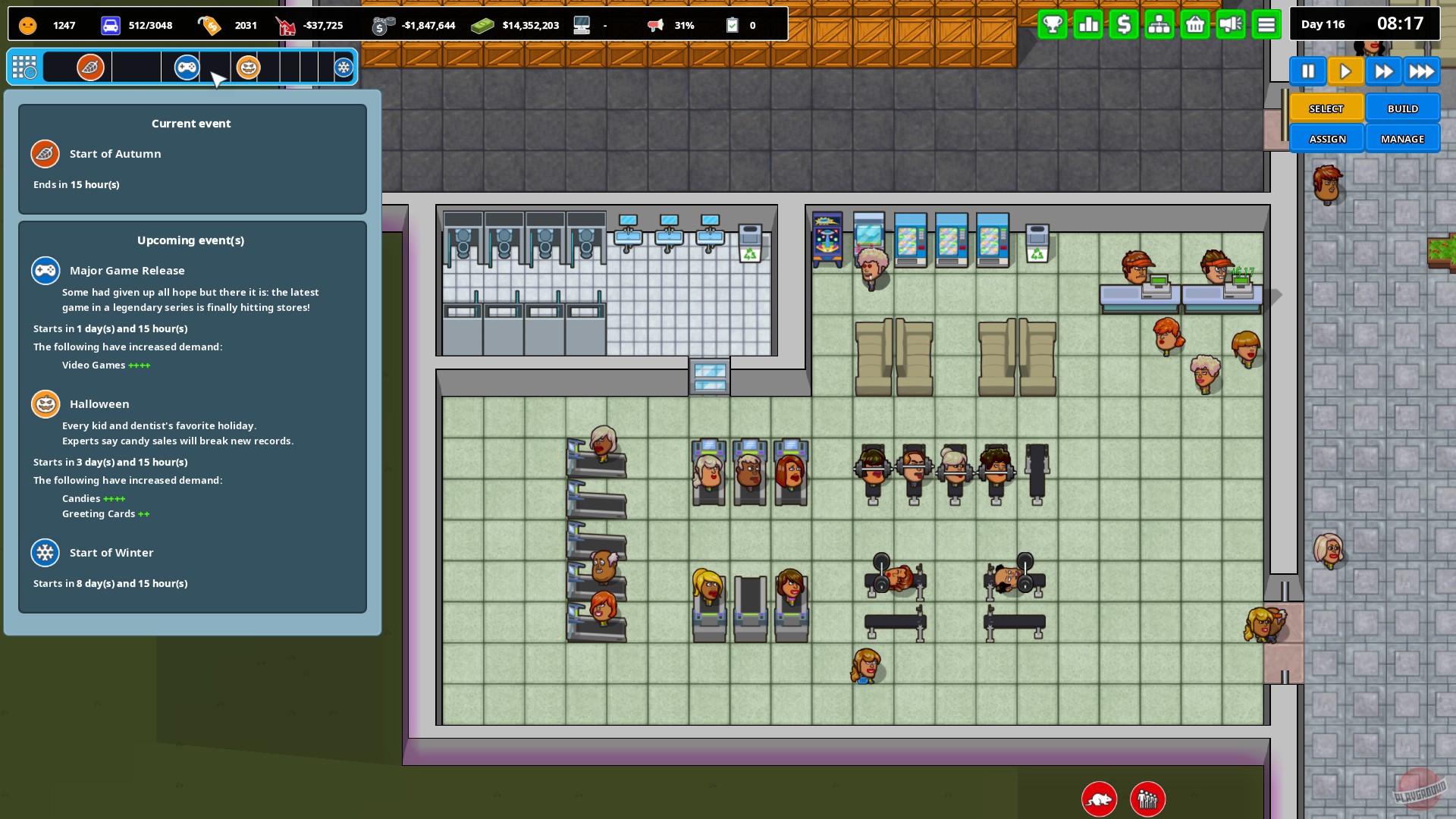
Task: Click the Start of Winter snowflake on the timeline
Action: [344, 67]
